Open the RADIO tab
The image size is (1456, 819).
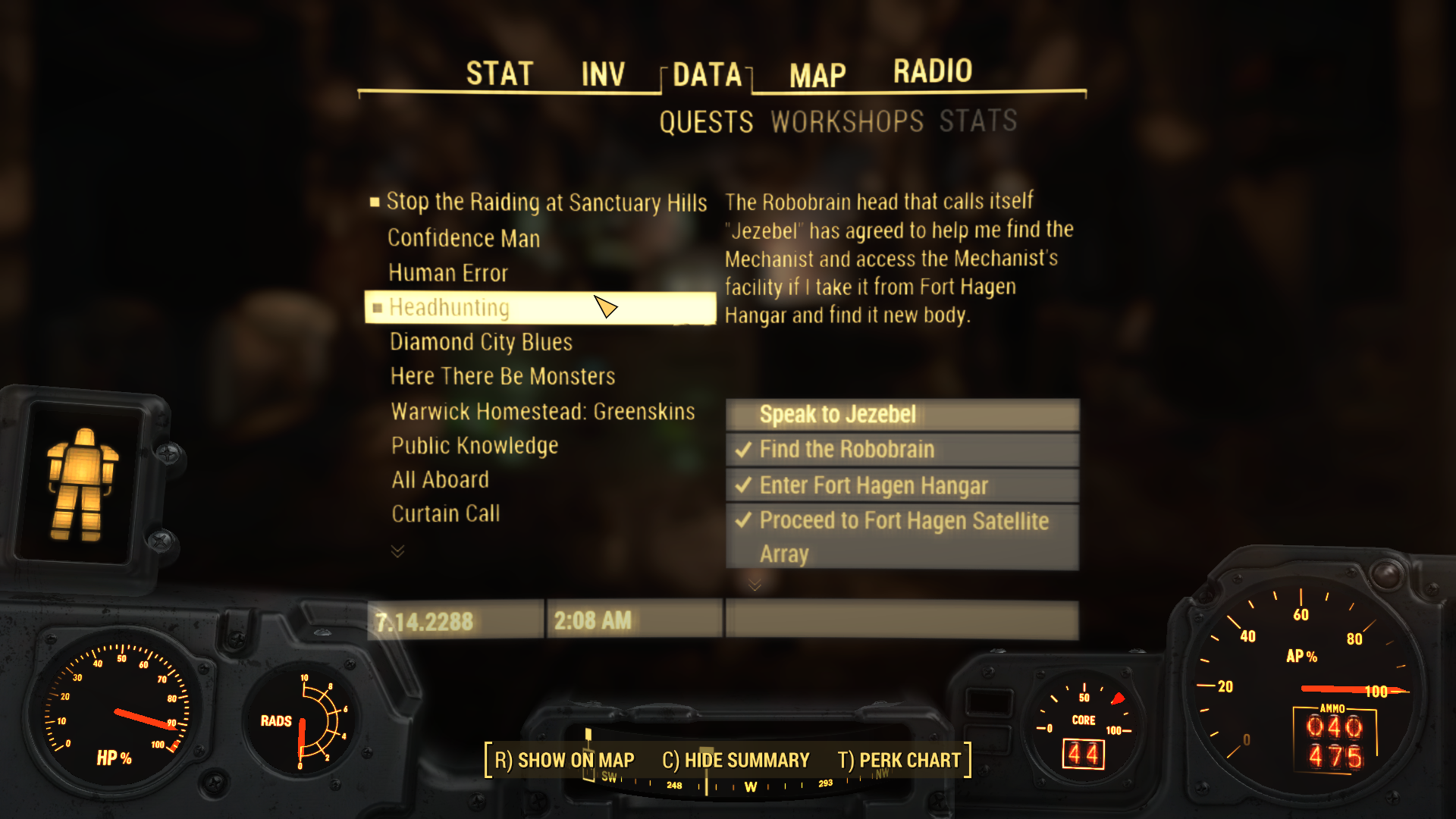932,71
